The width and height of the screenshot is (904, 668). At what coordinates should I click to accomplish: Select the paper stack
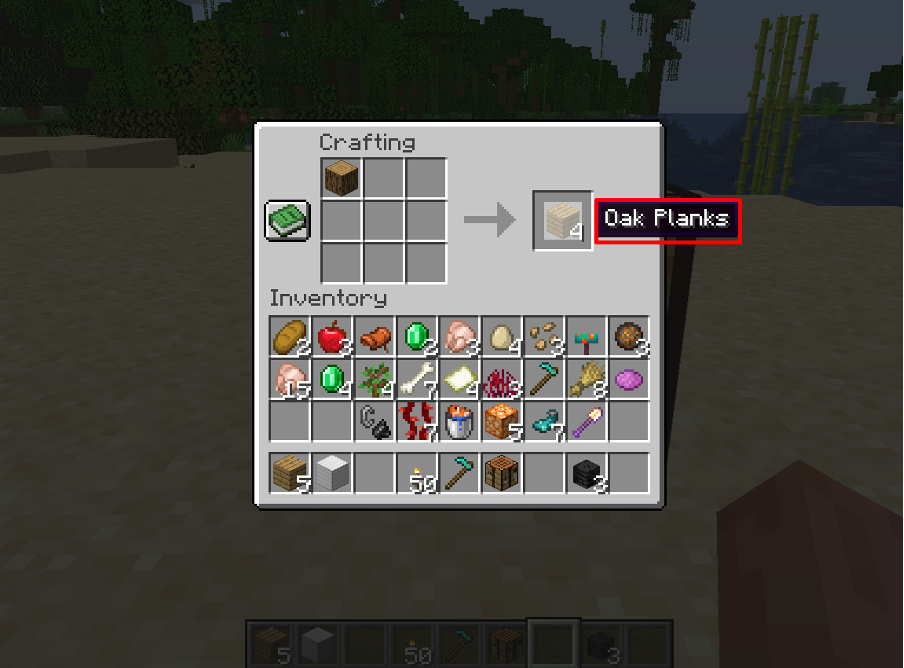tap(459, 380)
